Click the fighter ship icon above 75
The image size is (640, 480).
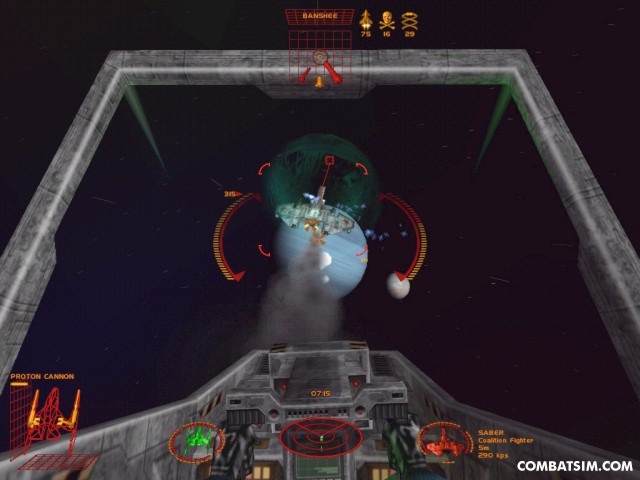(x=365, y=19)
